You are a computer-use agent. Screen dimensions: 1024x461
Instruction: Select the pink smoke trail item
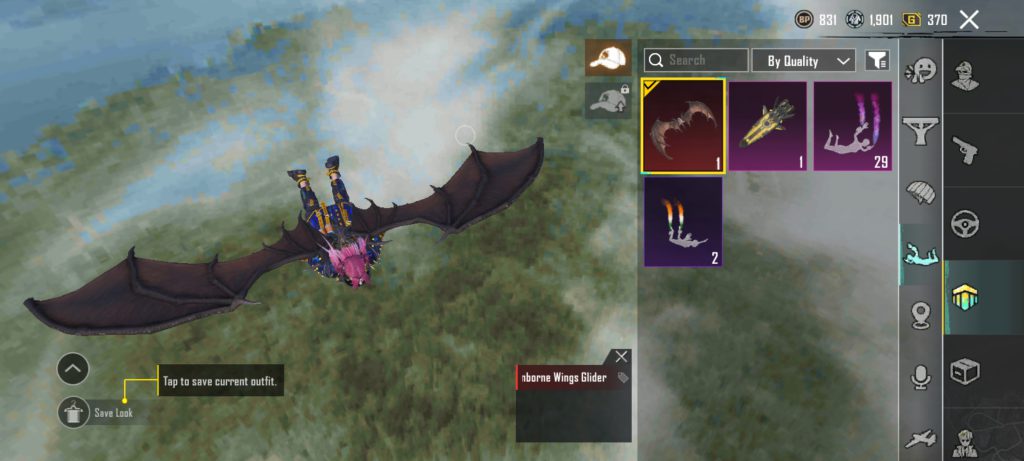point(853,126)
